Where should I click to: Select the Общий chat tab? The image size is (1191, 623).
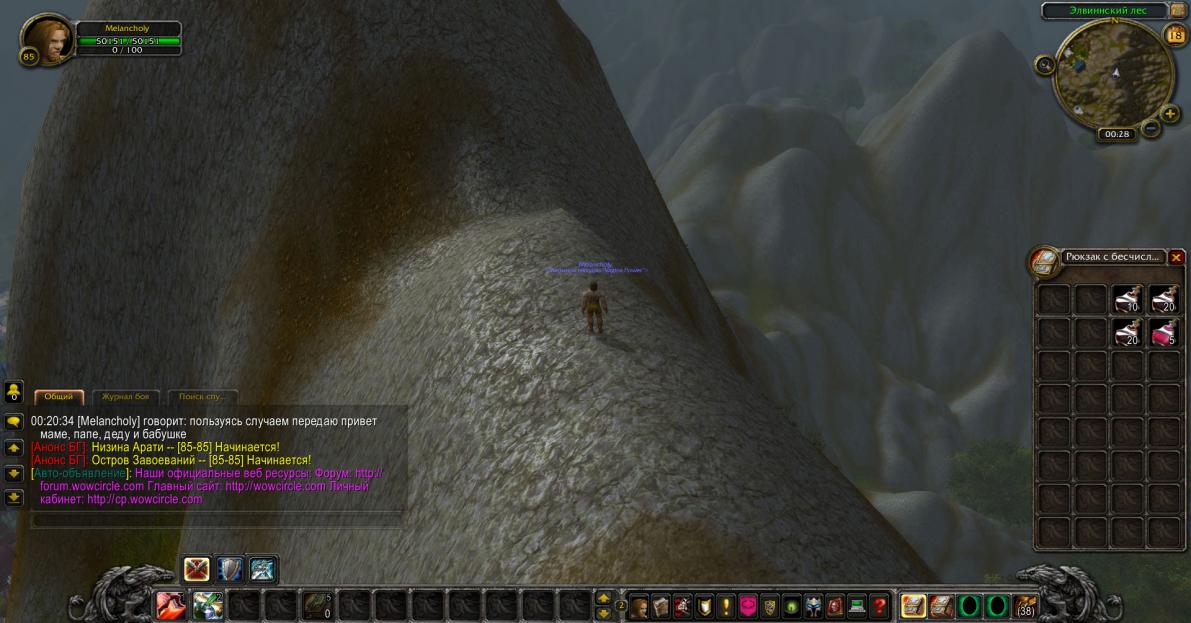(59, 397)
